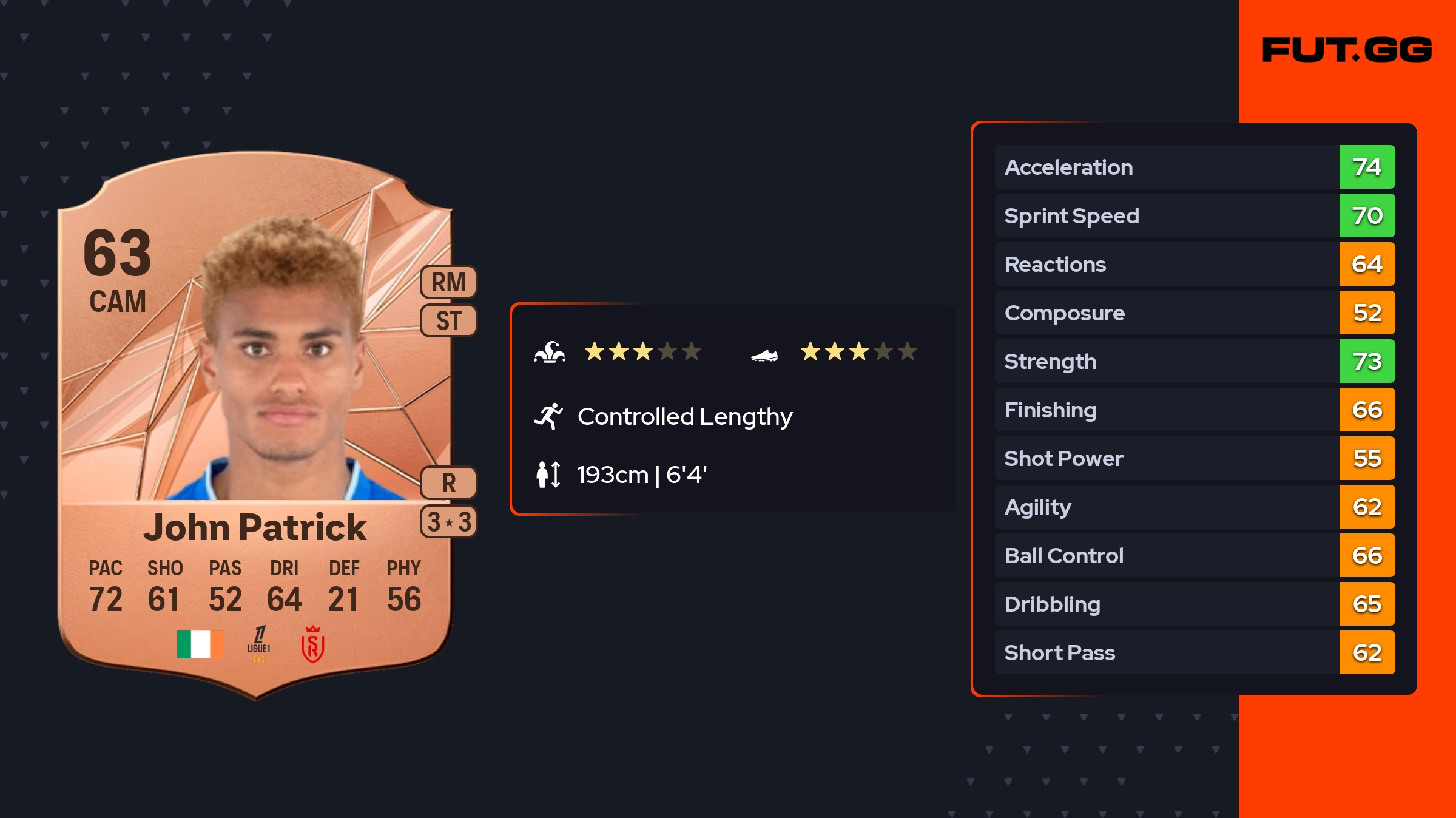
Task: Click the Controlled Lengthy running icon
Action: coord(548,416)
